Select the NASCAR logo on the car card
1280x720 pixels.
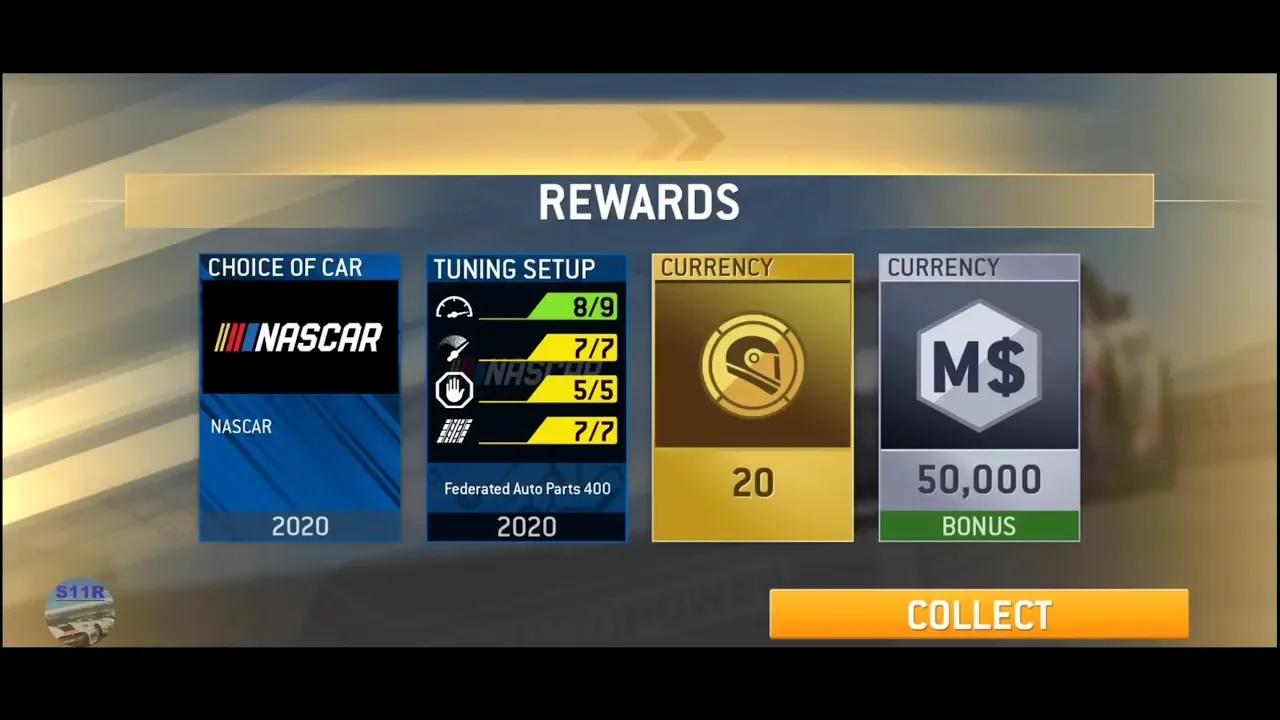[299, 338]
